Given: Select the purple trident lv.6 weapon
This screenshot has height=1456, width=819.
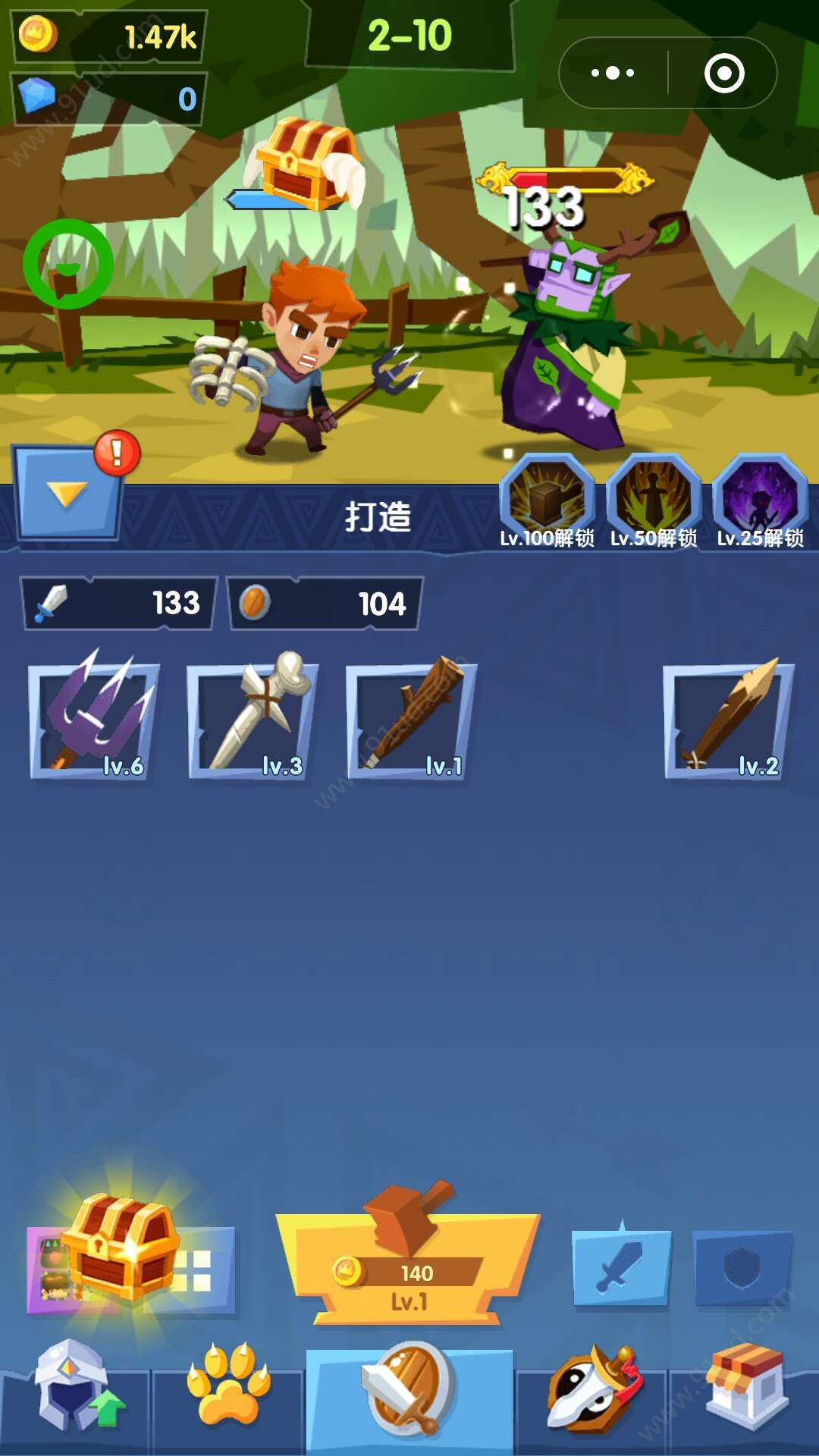Looking at the screenshot, I should pos(94,719).
